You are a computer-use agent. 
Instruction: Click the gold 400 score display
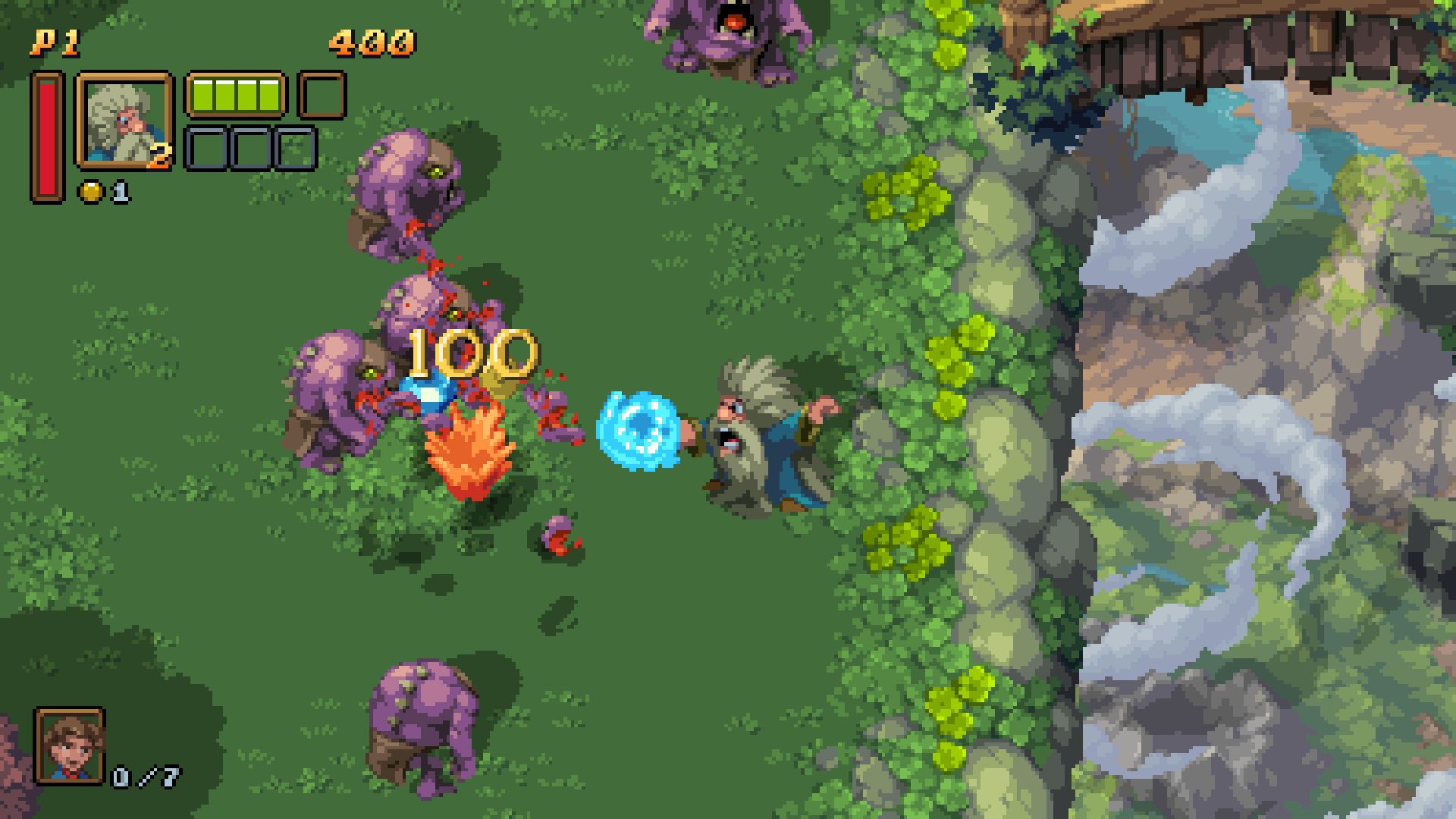click(x=369, y=42)
